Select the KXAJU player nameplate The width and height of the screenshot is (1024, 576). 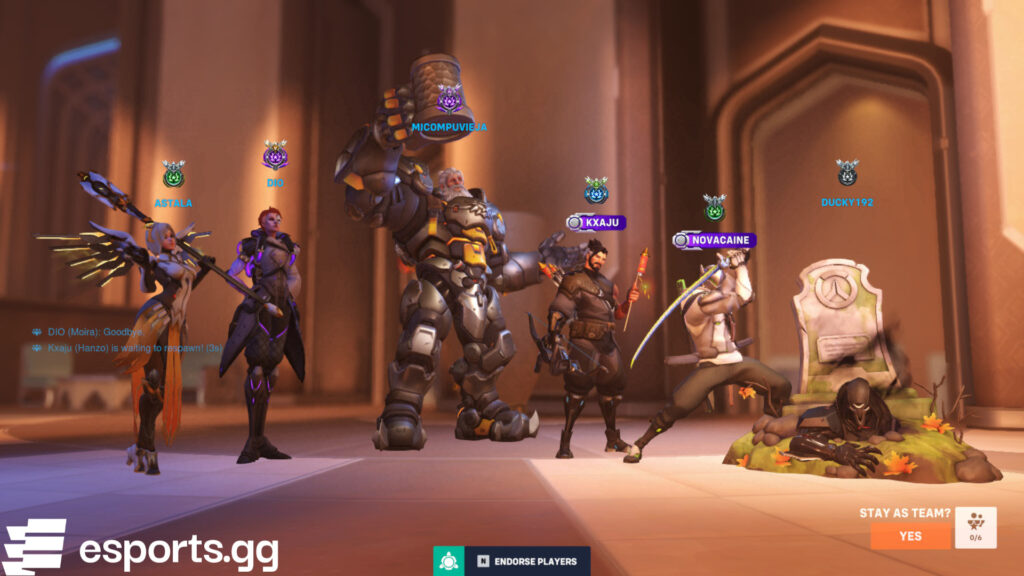point(597,222)
